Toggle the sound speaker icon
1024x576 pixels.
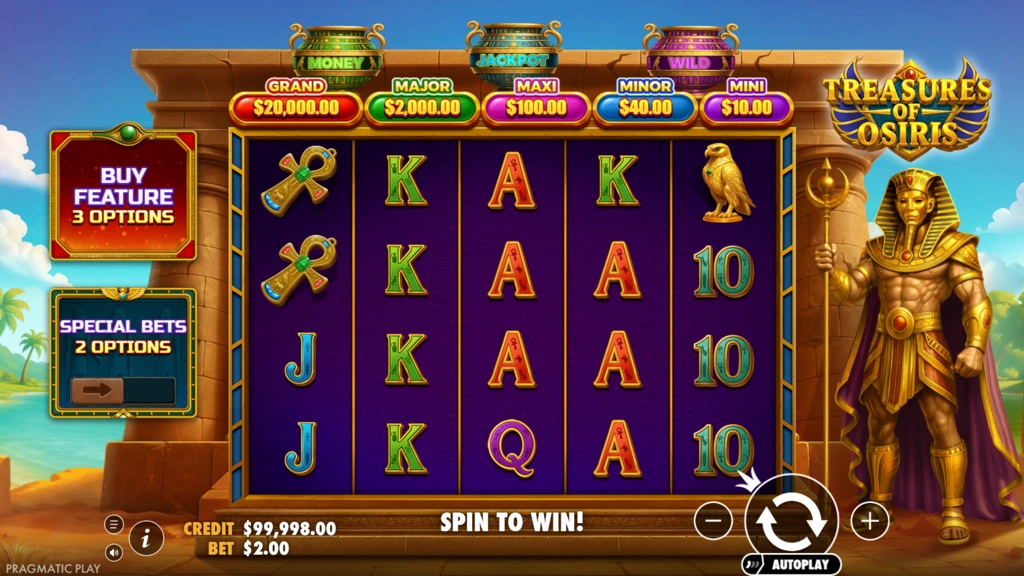tap(114, 551)
